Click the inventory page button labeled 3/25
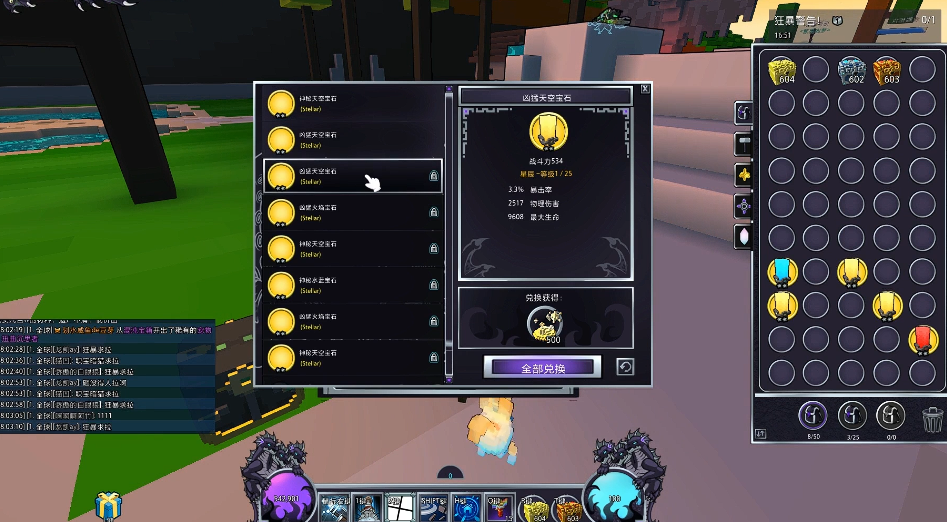 click(852, 415)
